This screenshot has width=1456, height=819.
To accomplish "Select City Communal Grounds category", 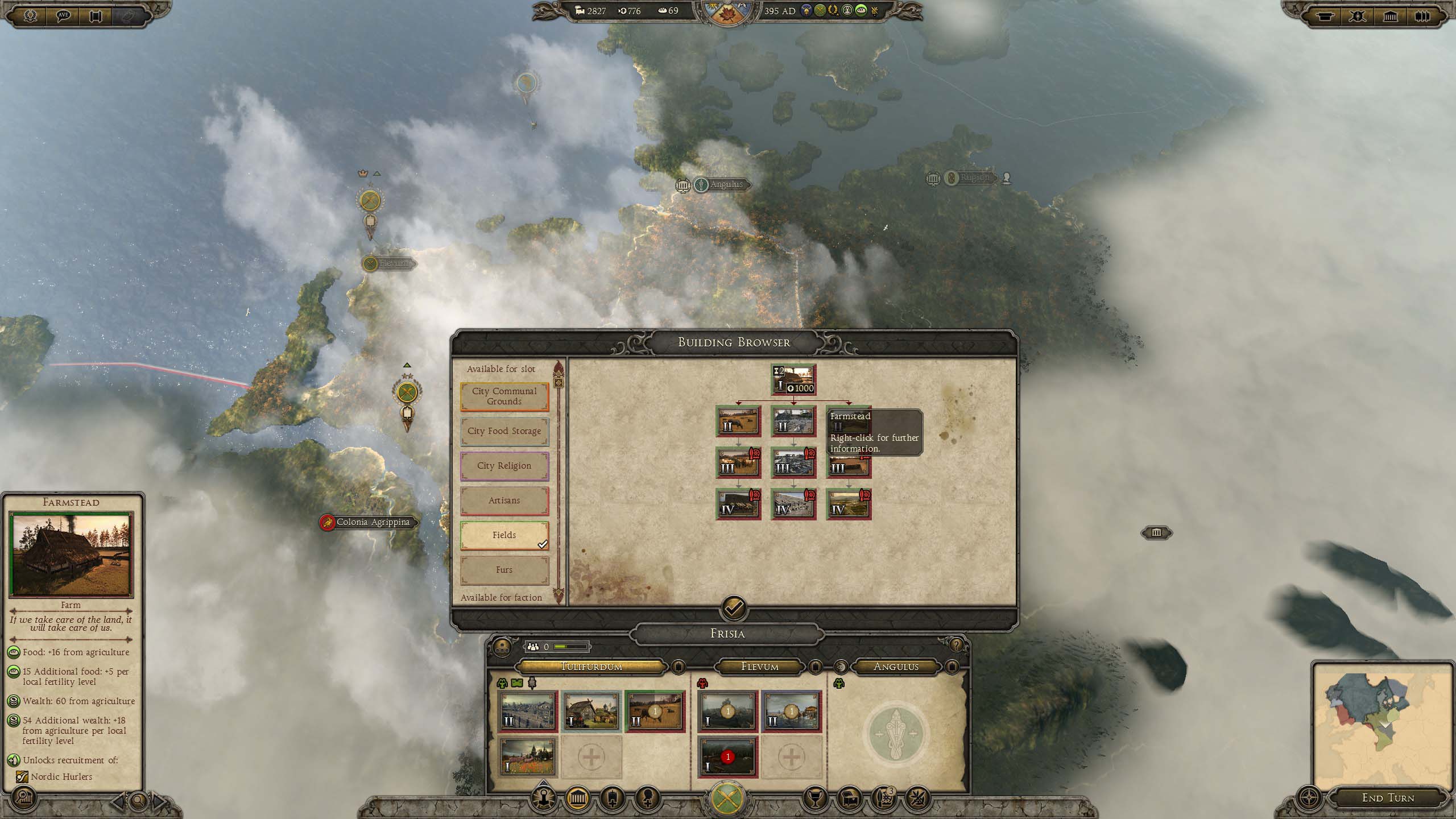I will (504, 396).
